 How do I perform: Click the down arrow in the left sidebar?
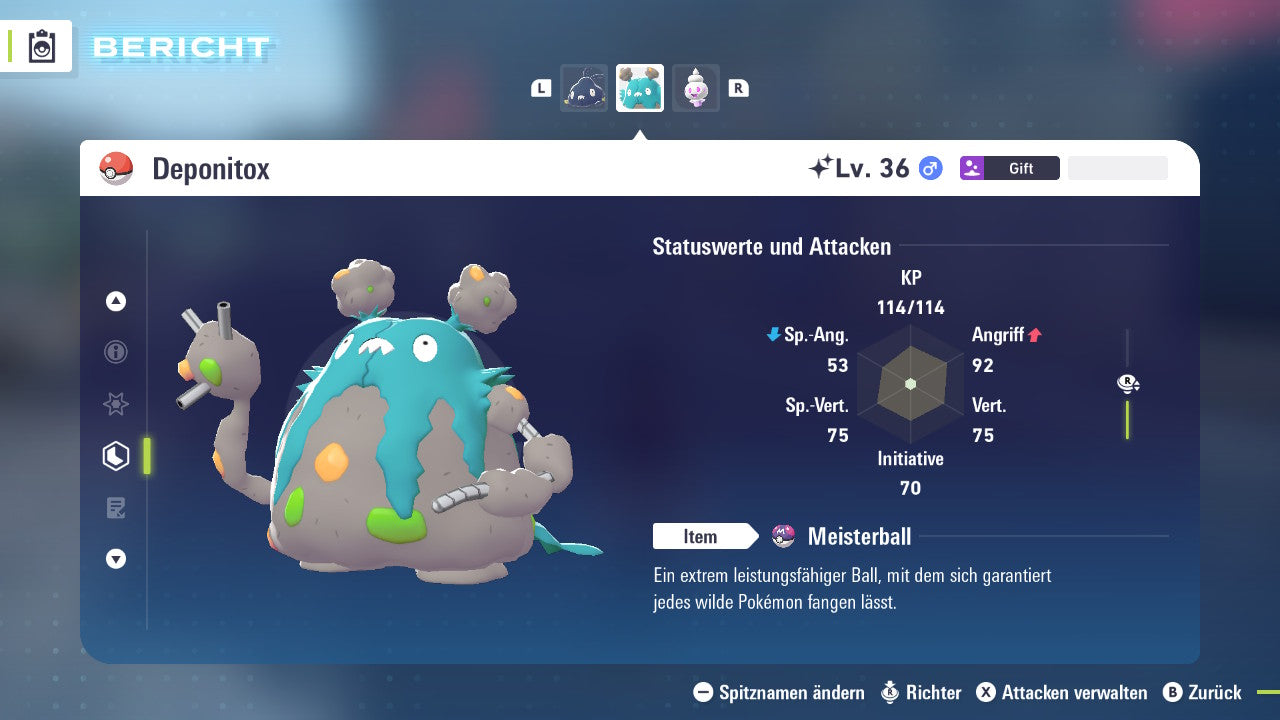click(115, 559)
